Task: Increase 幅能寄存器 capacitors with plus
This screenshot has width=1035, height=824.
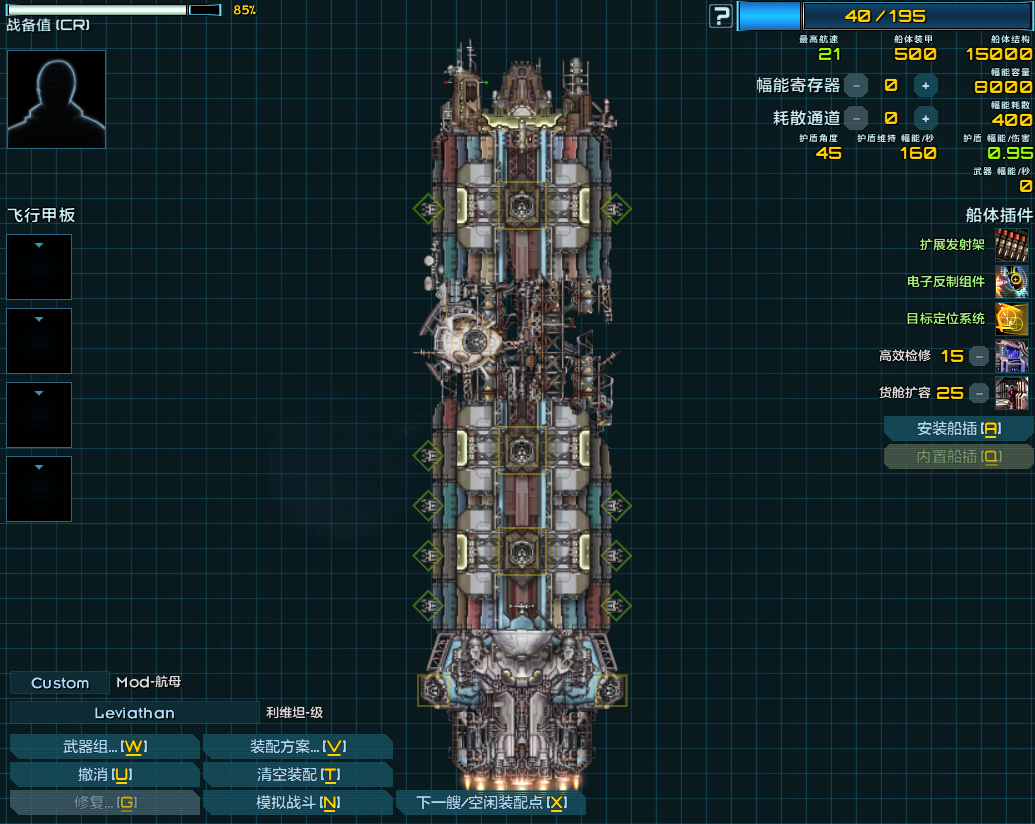Action: (x=926, y=86)
